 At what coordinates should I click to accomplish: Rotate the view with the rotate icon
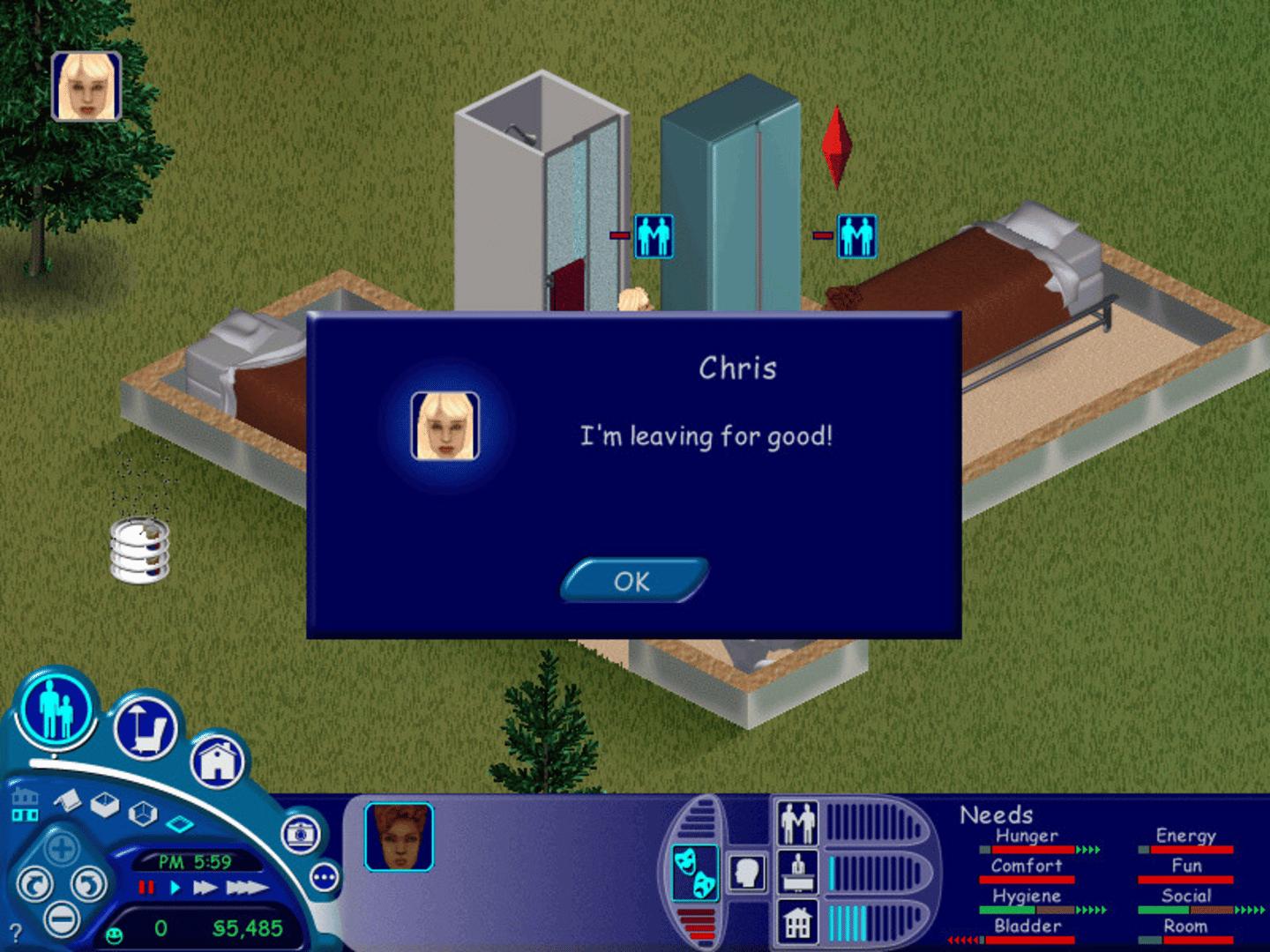click(34, 883)
